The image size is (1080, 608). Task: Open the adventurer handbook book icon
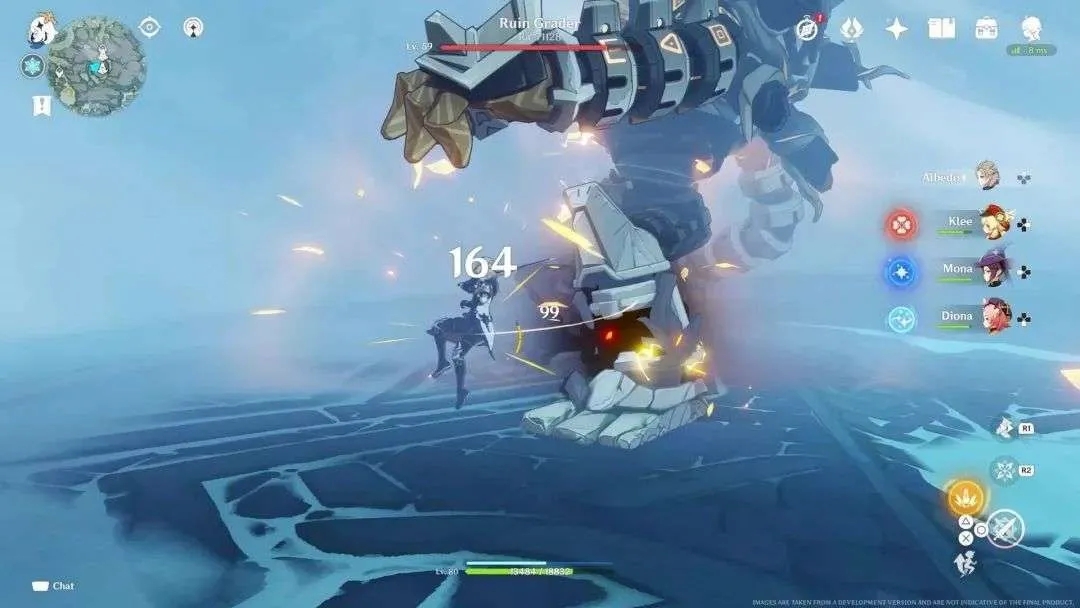click(x=941, y=28)
